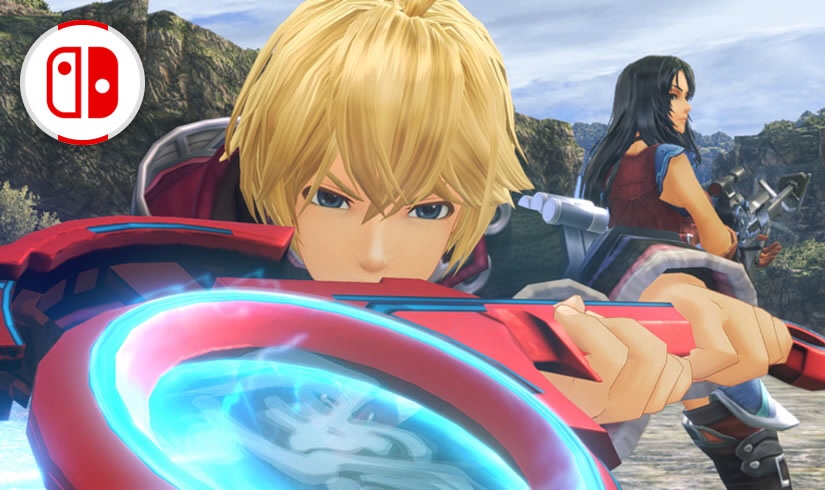Image resolution: width=825 pixels, height=490 pixels.
Task: Click the Nintendo Switch logo badge
Action: [82, 82]
